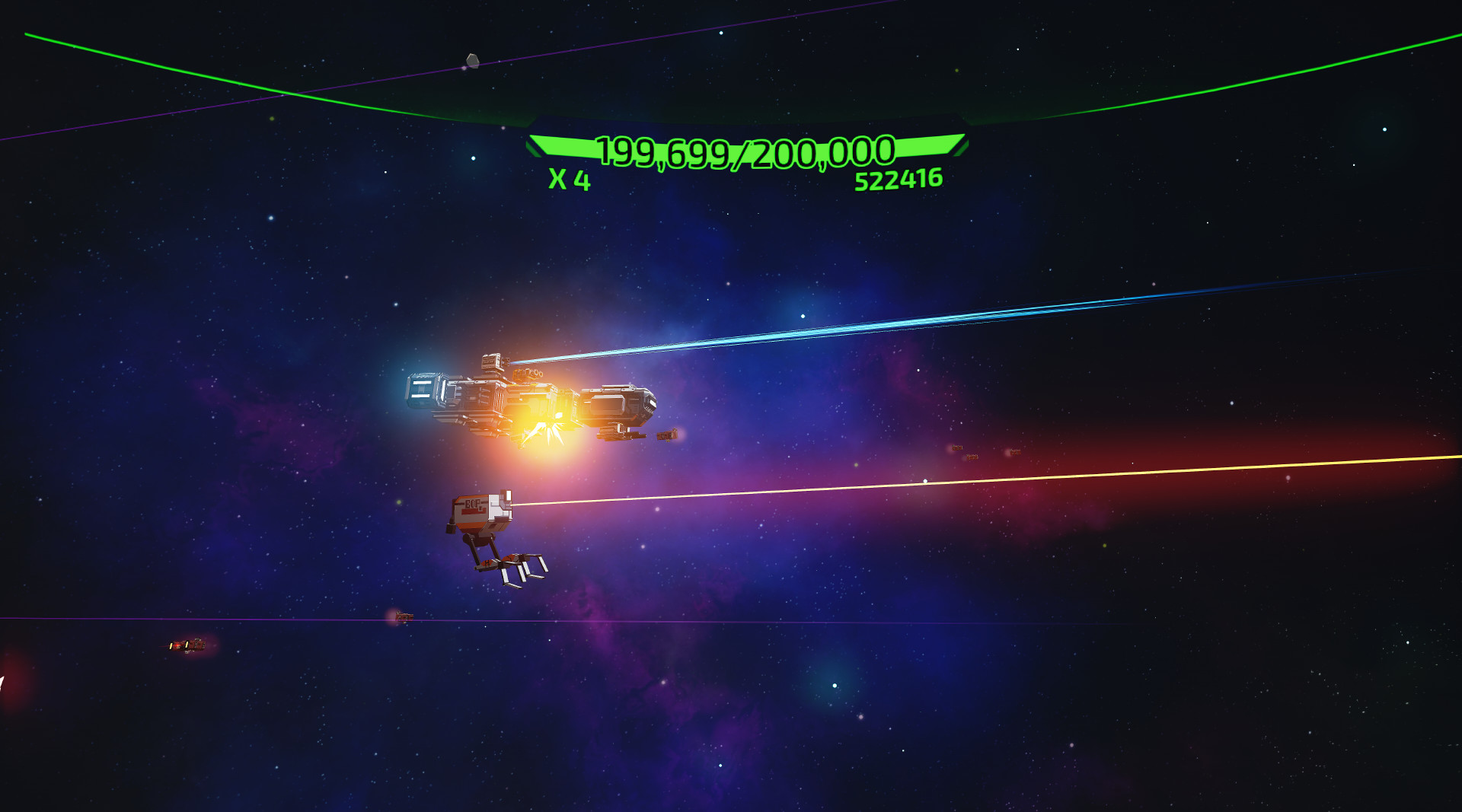Target the small red ship at far left
The width and height of the screenshot is (1462, 812).
187,645
